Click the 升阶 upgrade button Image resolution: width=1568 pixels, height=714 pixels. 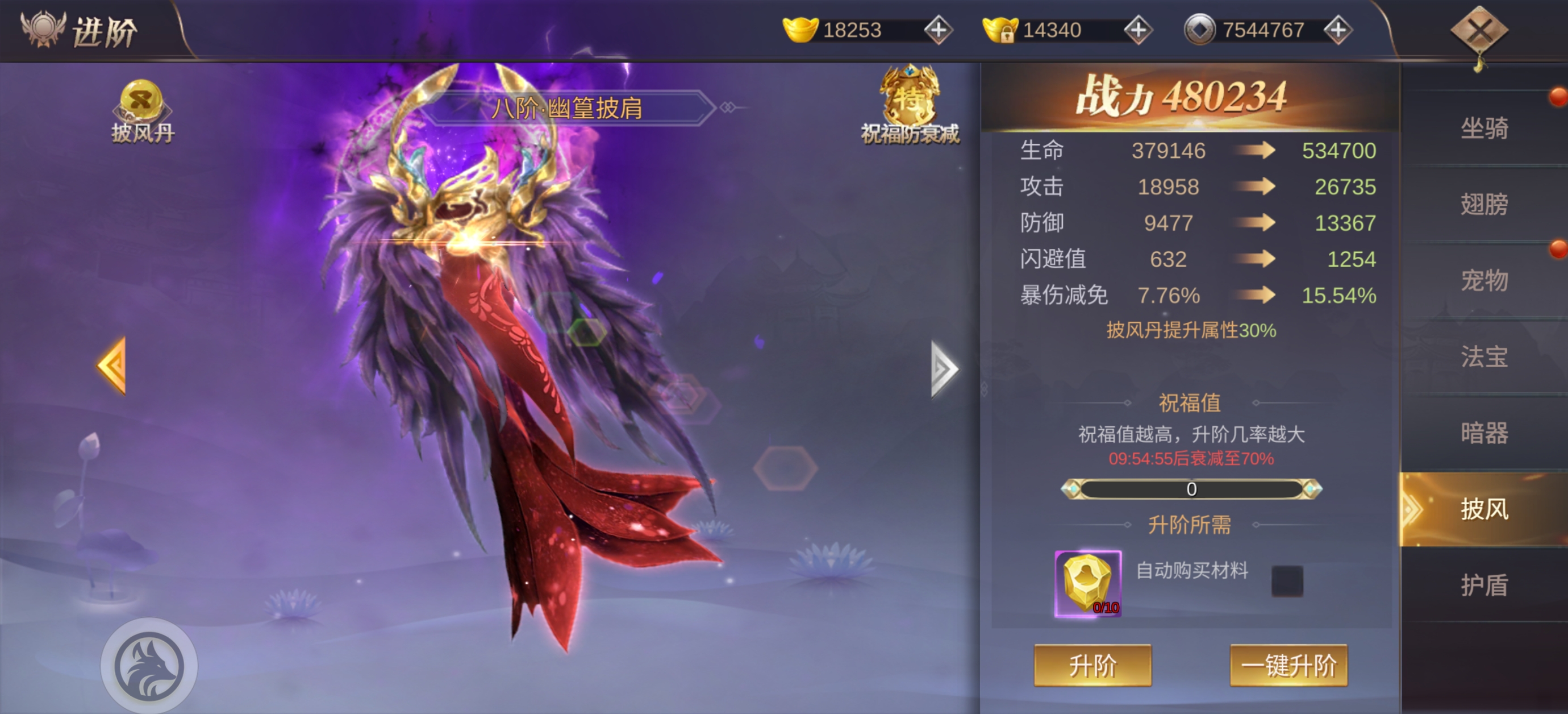click(x=1092, y=665)
